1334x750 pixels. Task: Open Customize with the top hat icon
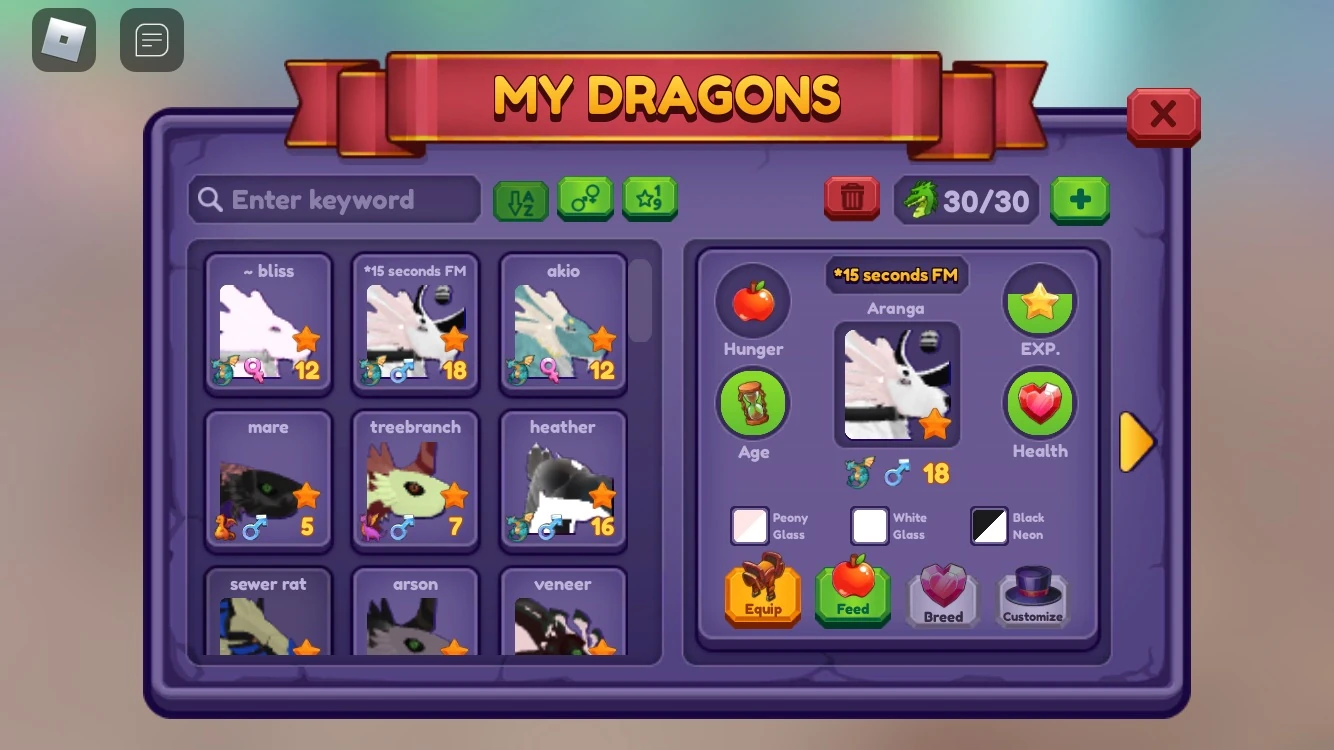1032,592
